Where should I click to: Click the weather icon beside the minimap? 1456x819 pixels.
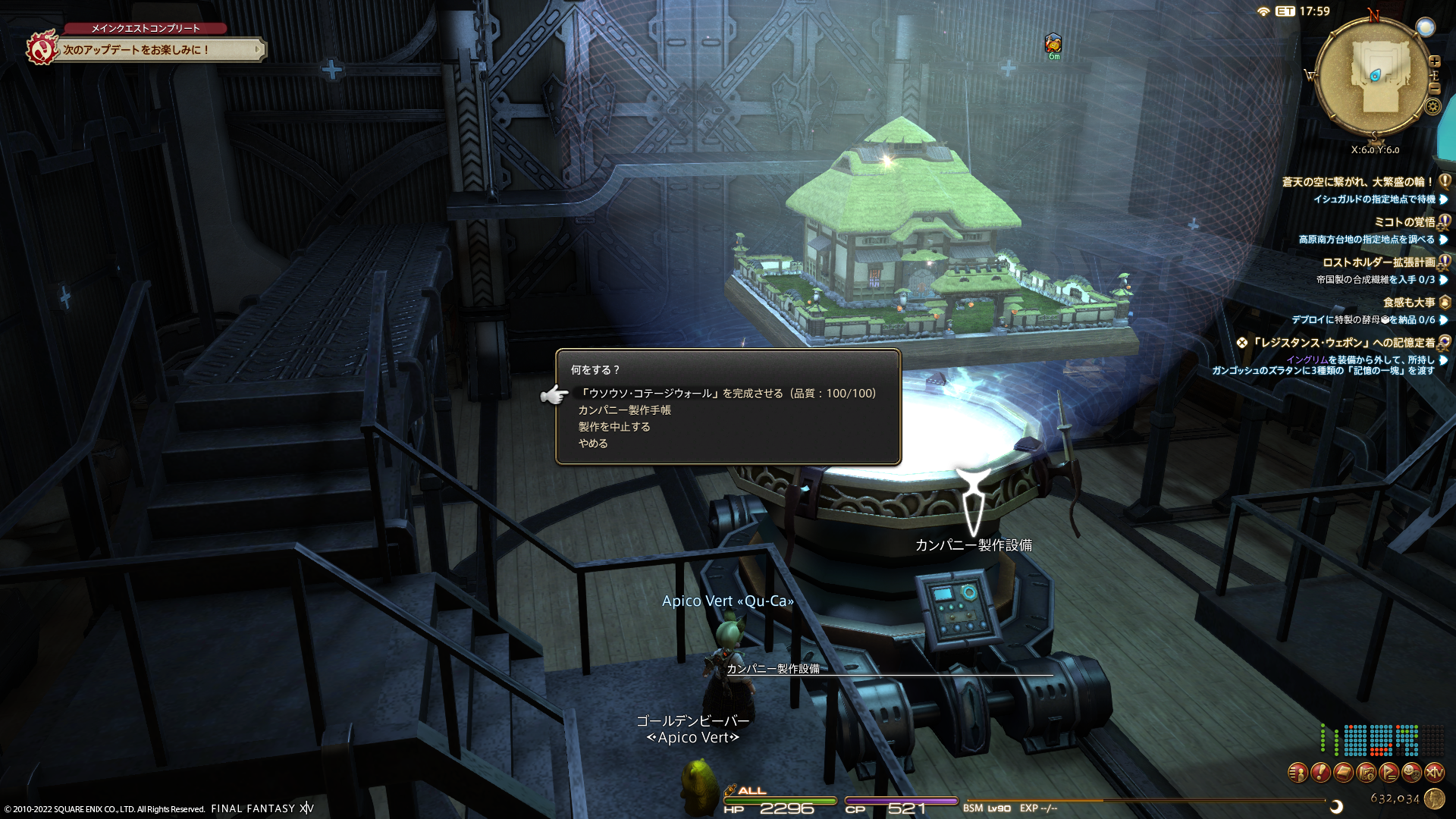pyautogui.click(x=1426, y=27)
